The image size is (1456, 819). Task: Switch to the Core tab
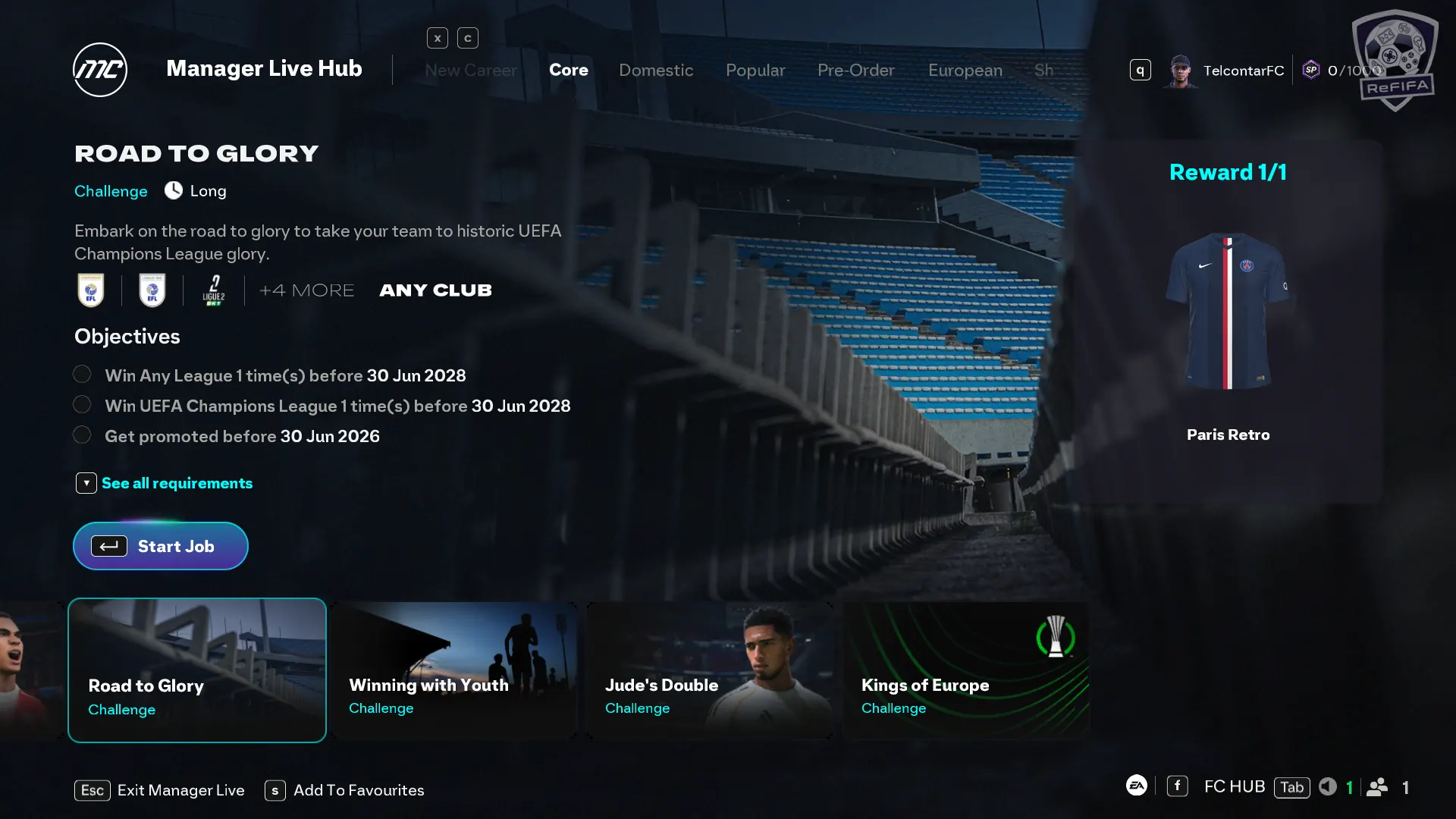point(568,71)
